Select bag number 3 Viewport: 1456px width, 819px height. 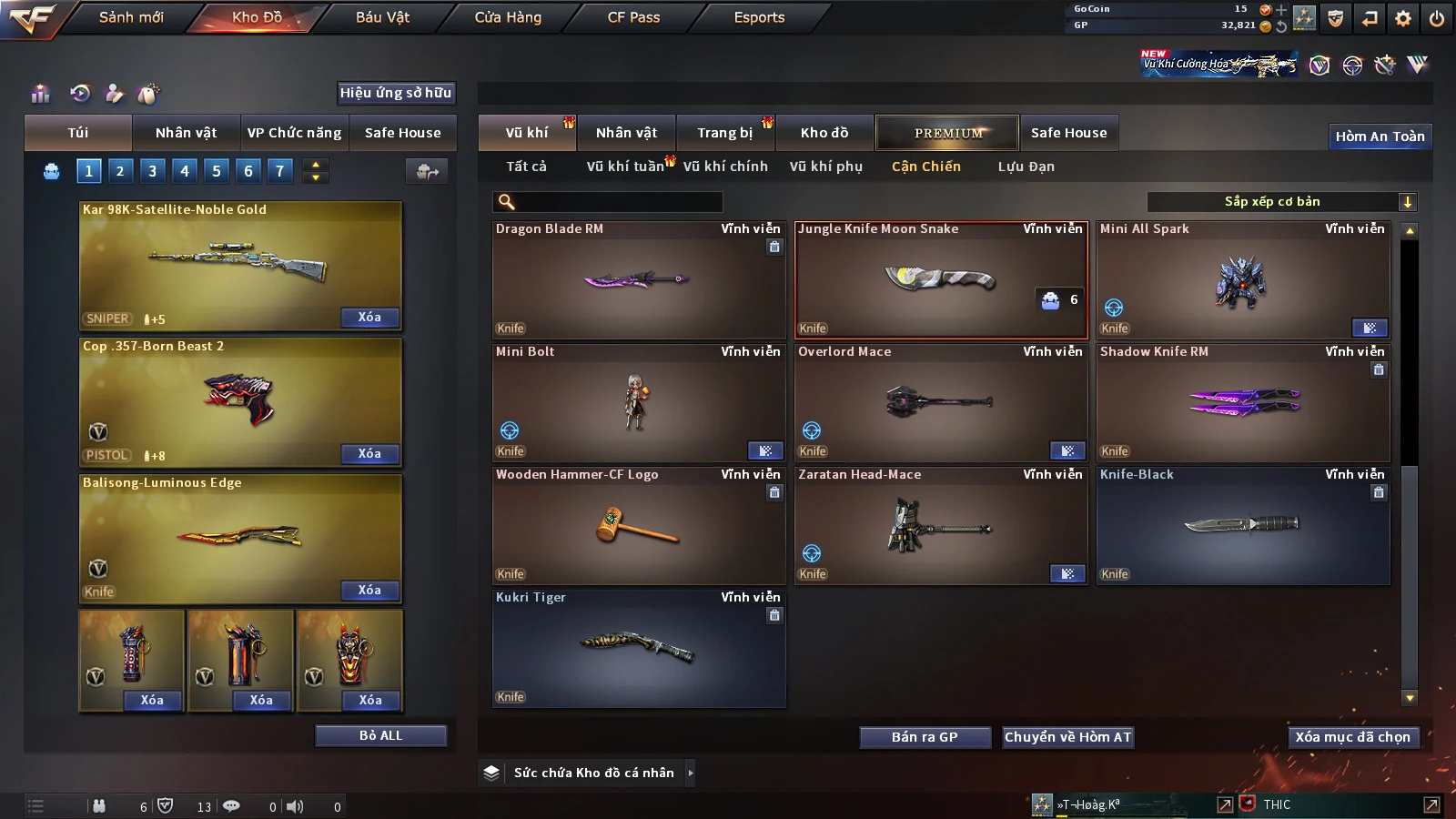point(152,170)
